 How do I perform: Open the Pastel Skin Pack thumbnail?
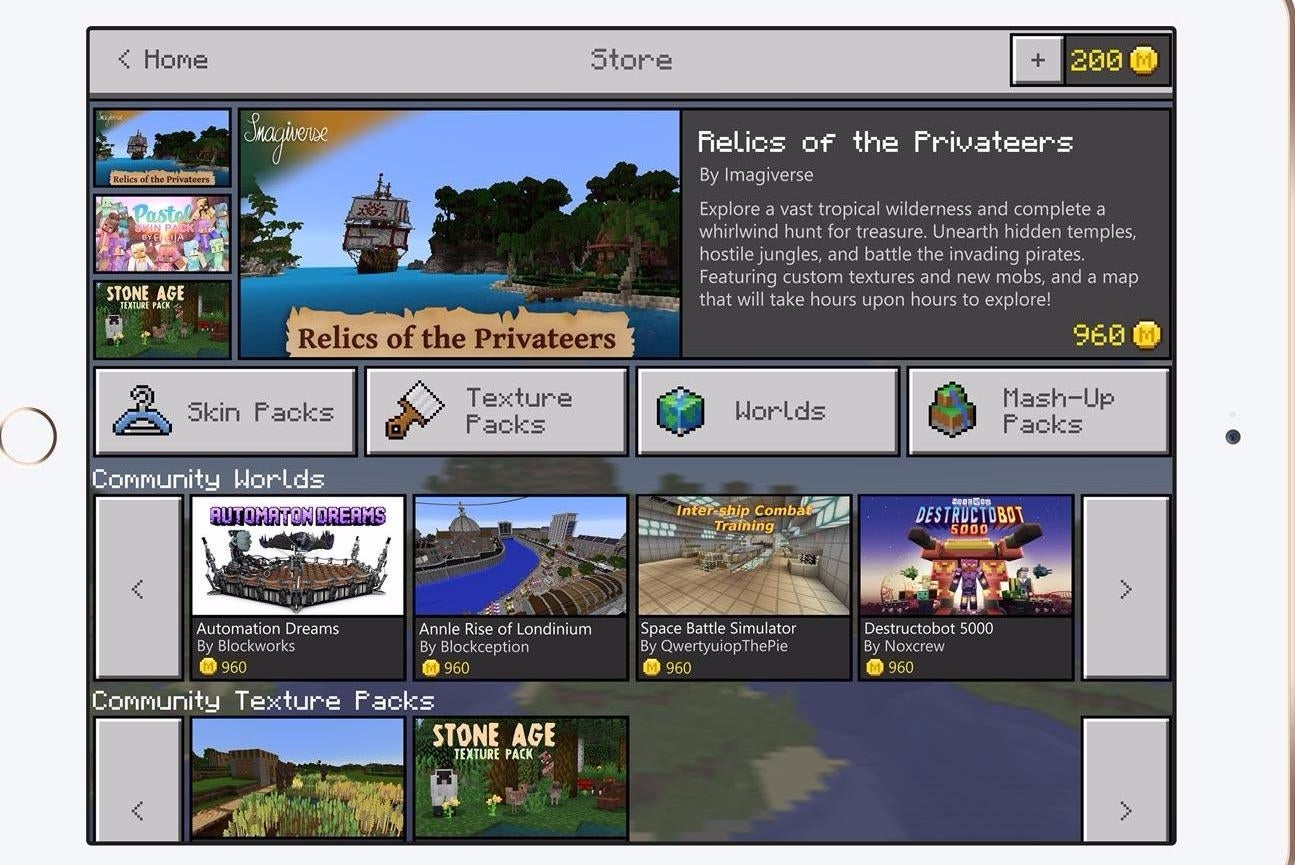(161, 233)
